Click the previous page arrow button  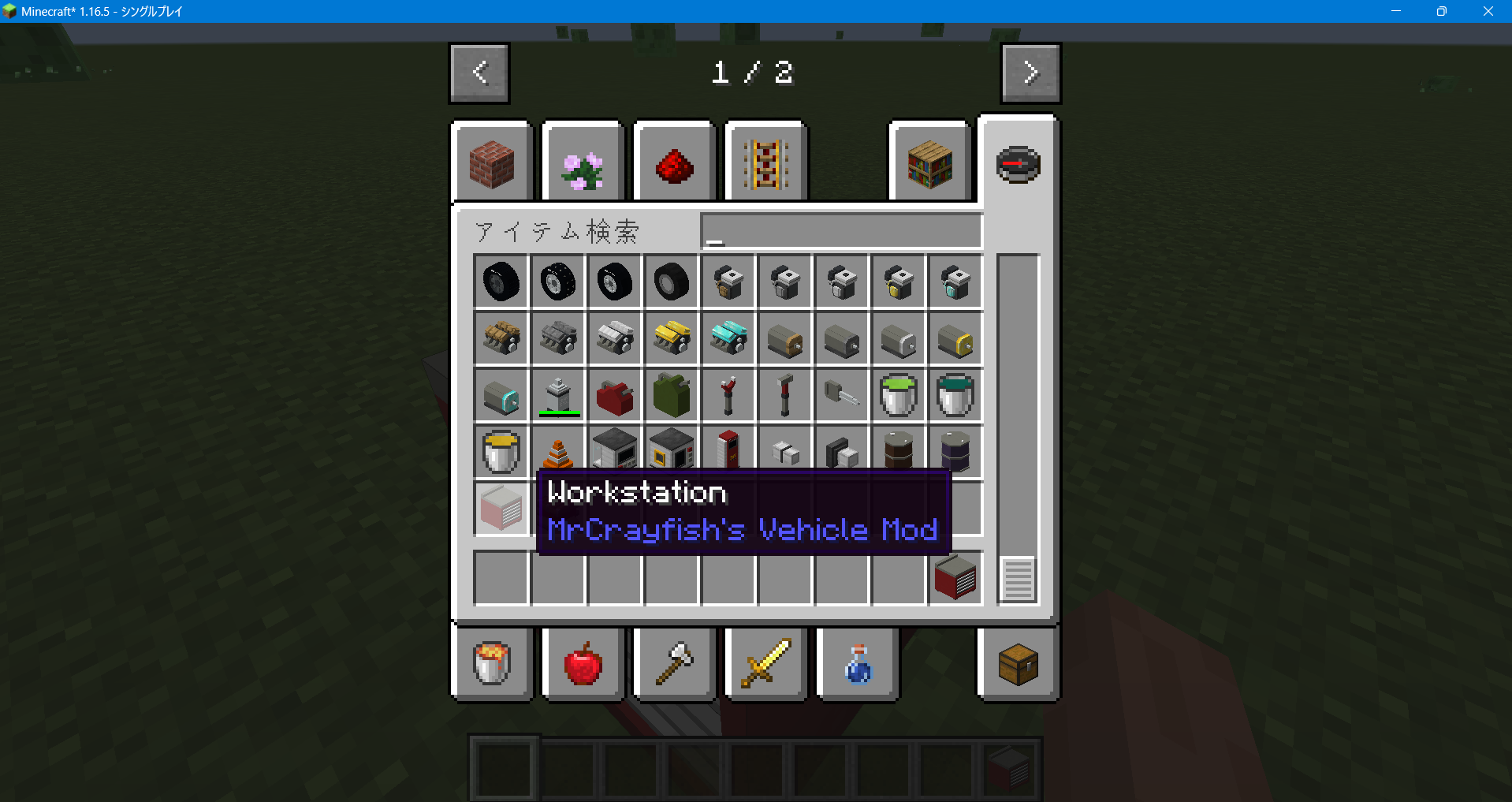point(479,73)
